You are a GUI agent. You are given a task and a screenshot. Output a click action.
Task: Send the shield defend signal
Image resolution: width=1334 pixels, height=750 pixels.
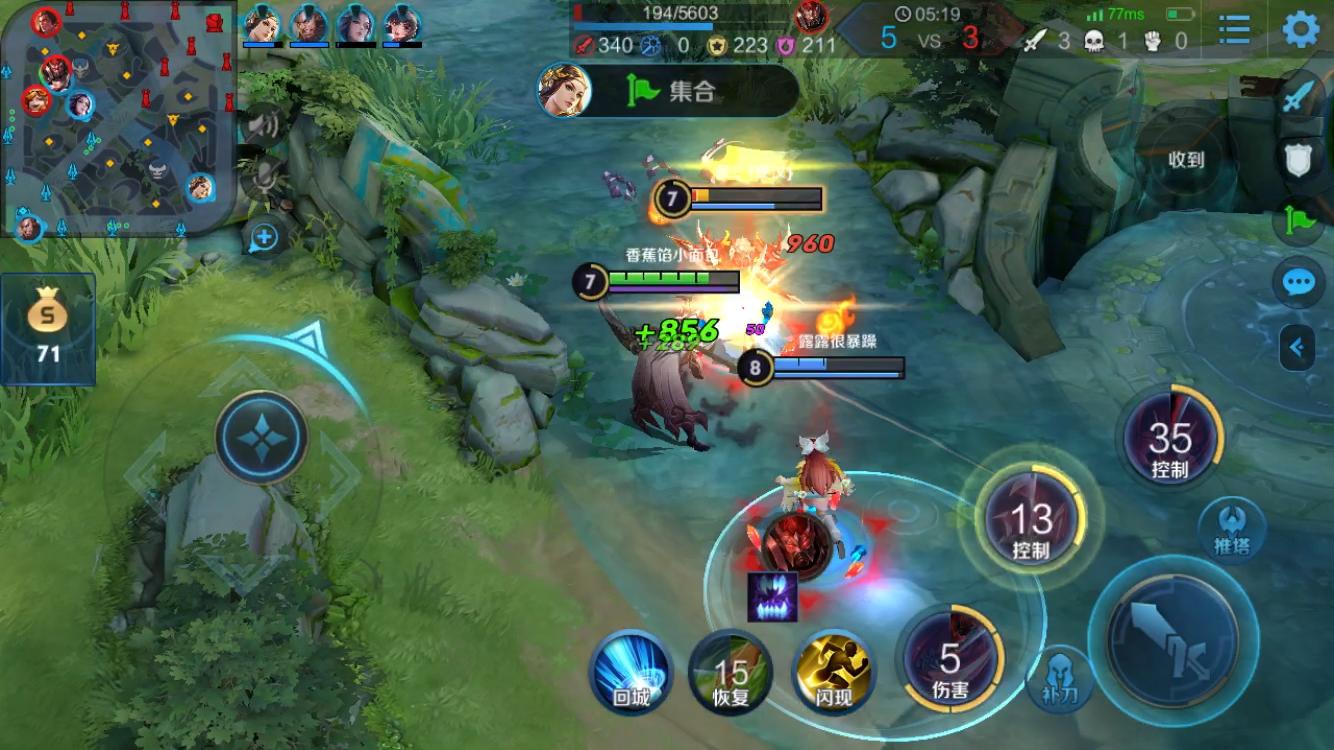click(x=1298, y=158)
